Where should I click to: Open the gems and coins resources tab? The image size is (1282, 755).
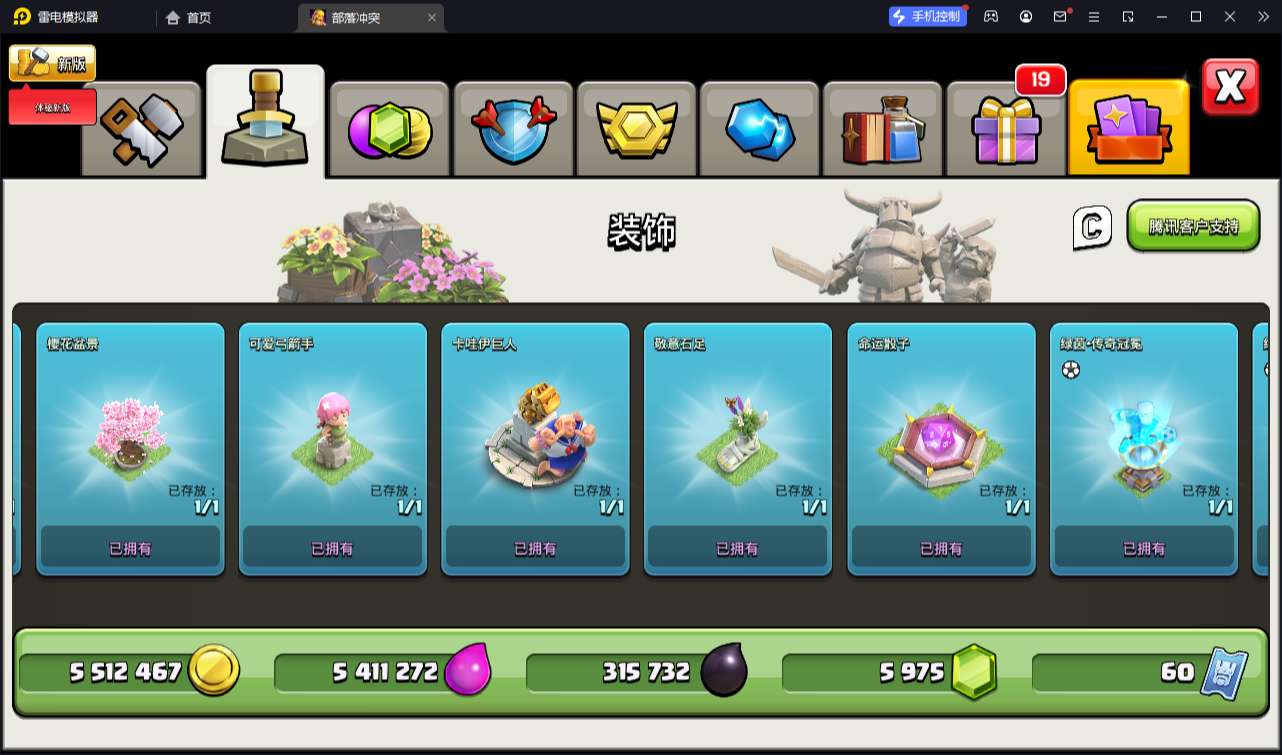pyautogui.click(x=389, y=128)
